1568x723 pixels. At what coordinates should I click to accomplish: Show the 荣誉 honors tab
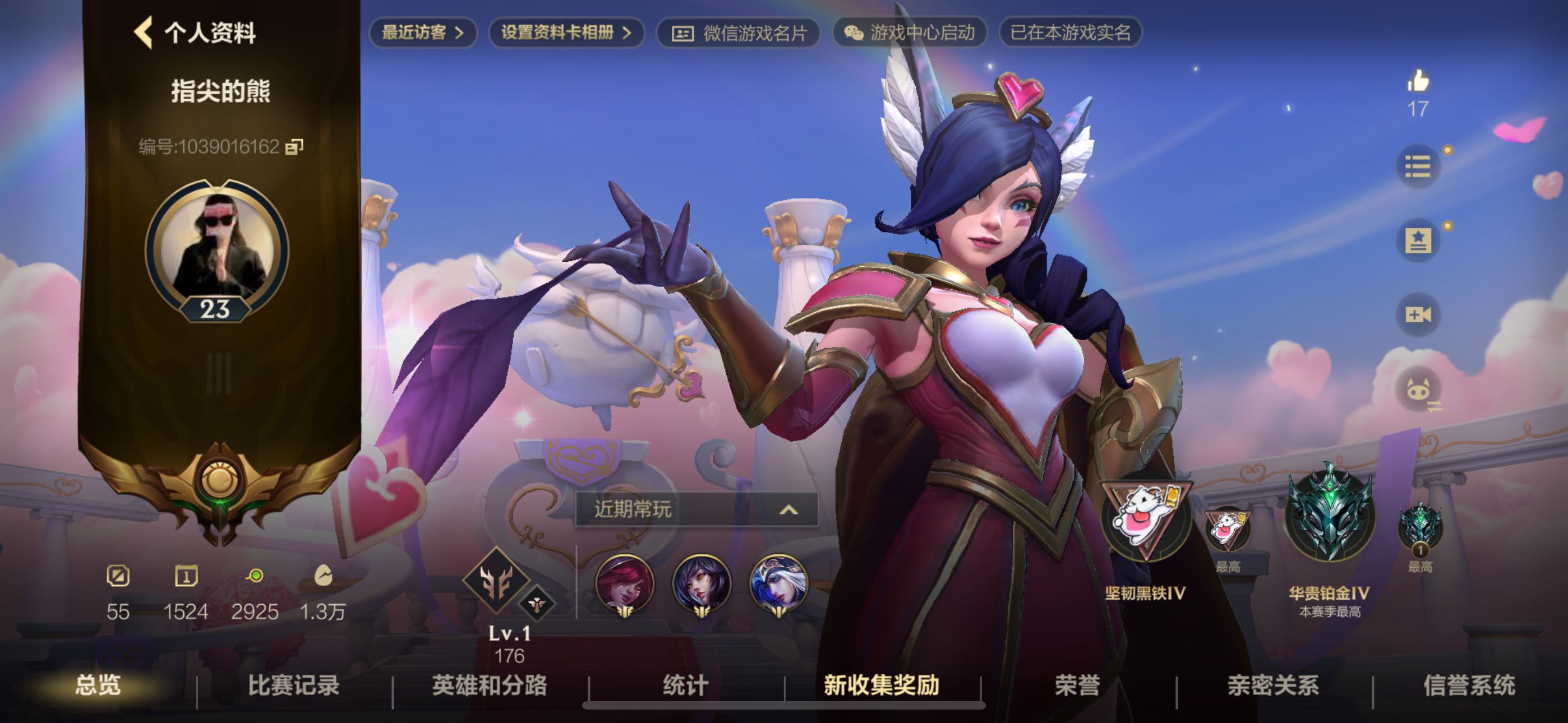1077,686
